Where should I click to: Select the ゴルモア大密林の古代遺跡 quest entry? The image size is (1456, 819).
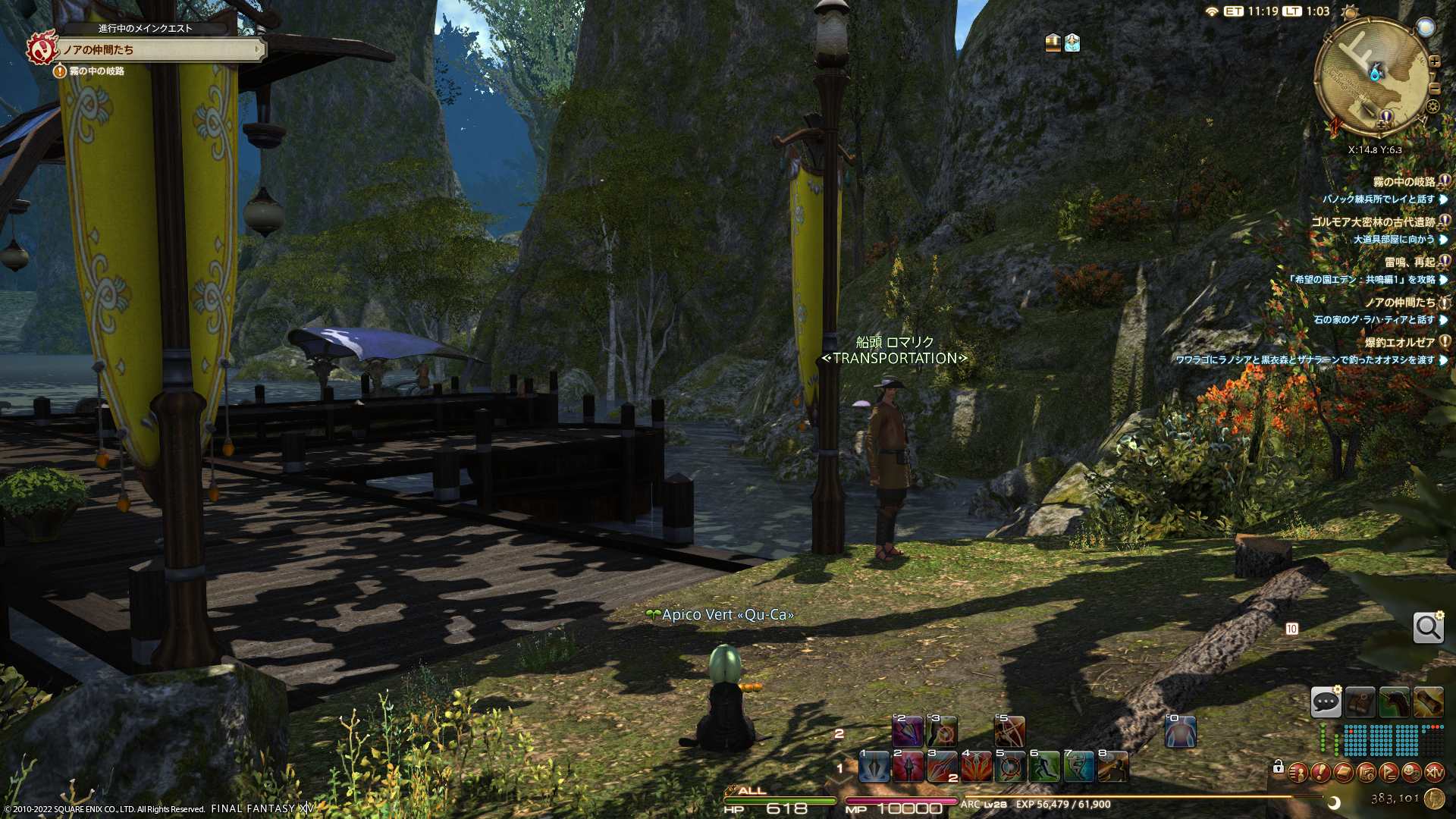tap(1373, 222)
